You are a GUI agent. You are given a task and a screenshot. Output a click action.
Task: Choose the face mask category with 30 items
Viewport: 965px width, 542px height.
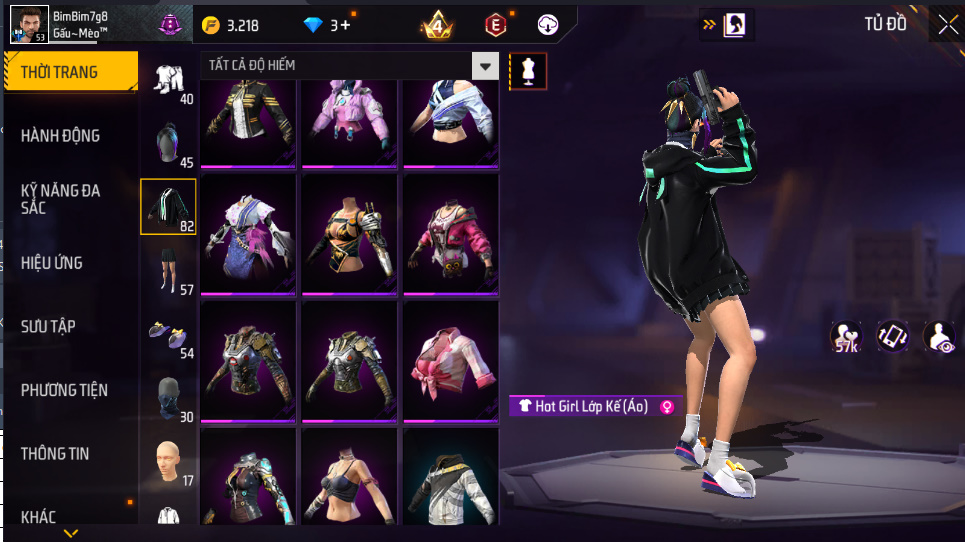click(168, 397)
